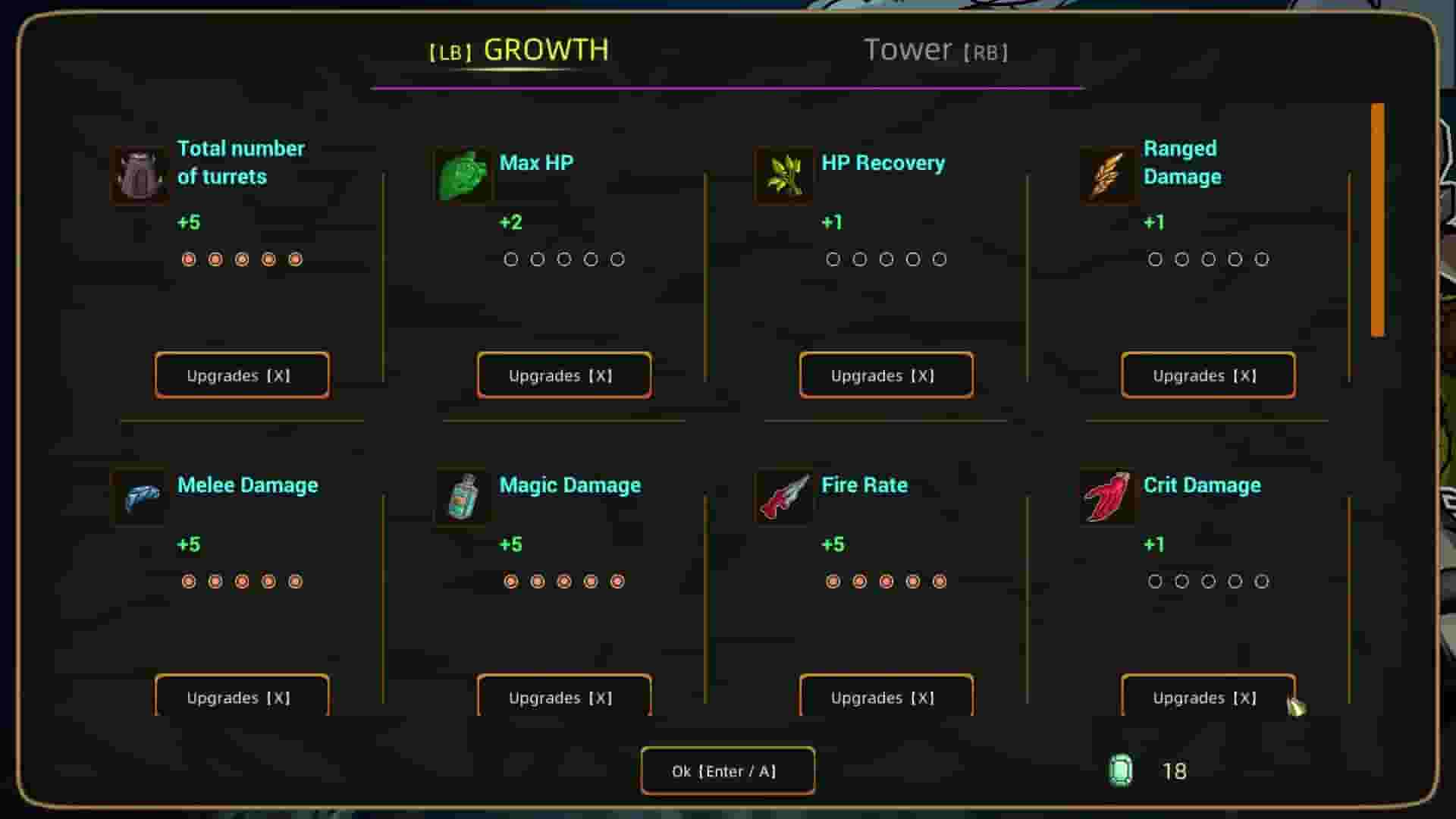The image size is (1456, 819).
Task: Select the potion icon for Magic Damage
Action: (x=463, y=498)
